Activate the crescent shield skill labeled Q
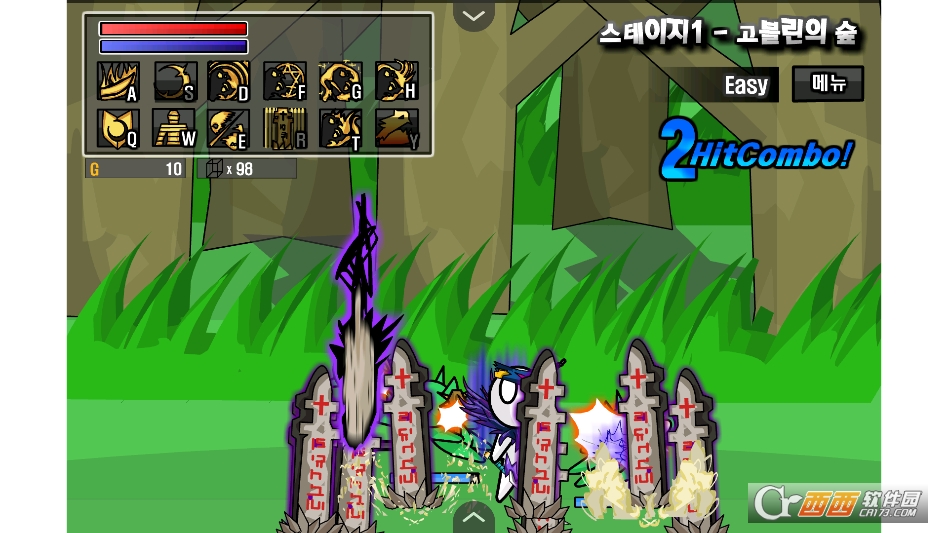The width and height of the screenshot is (948, 533). 118,128
